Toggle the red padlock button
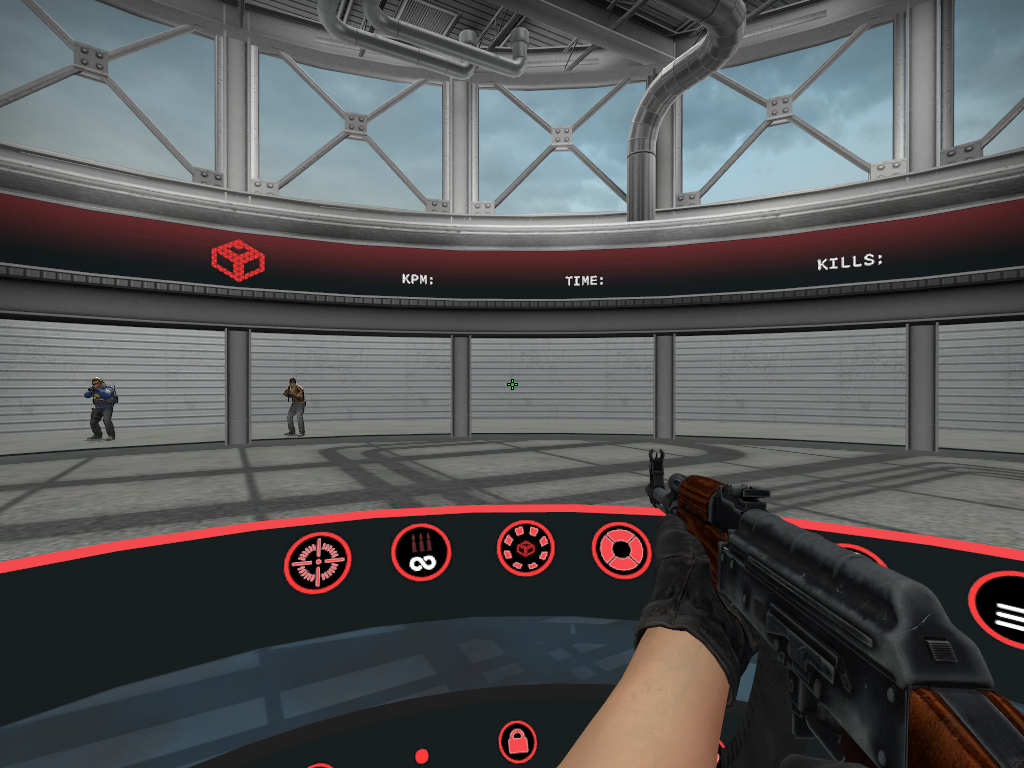Image resolution: width=1024 pixels, height=768 pixels. (x=517, y=742)
